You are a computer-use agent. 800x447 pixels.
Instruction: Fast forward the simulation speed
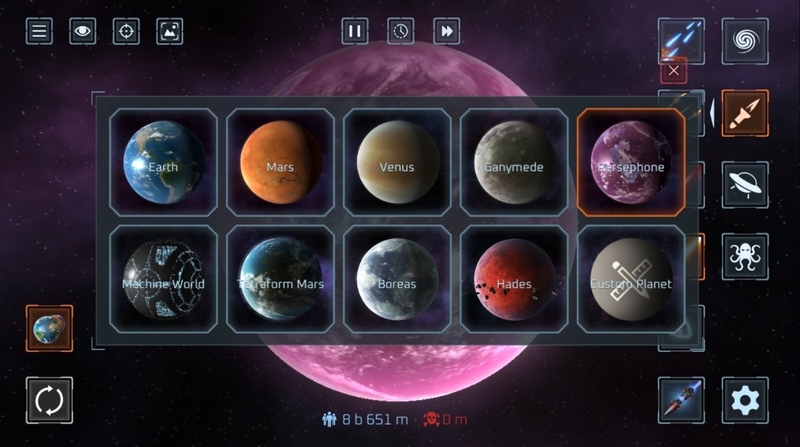(x=446, y=31)
